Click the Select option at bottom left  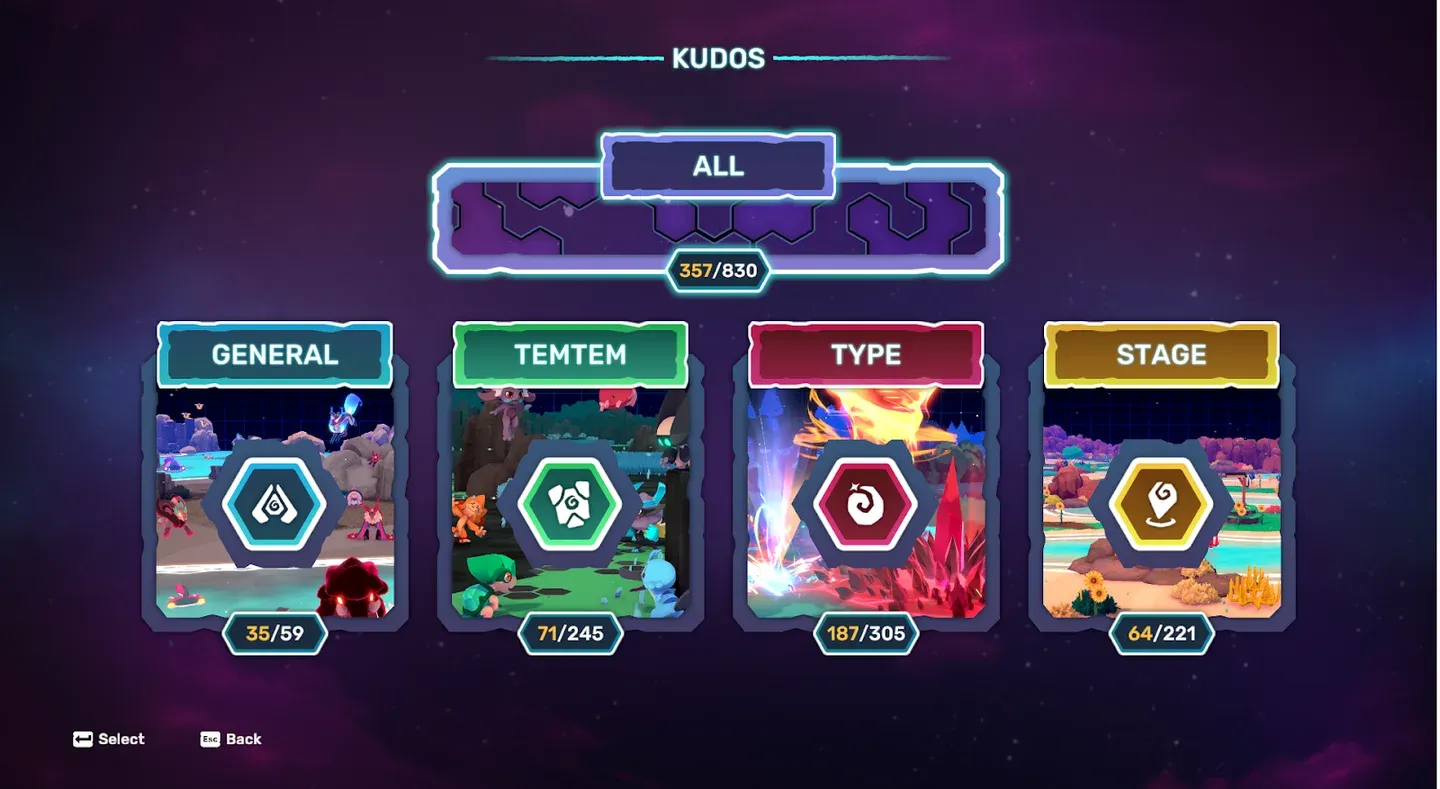pos(110,739)
